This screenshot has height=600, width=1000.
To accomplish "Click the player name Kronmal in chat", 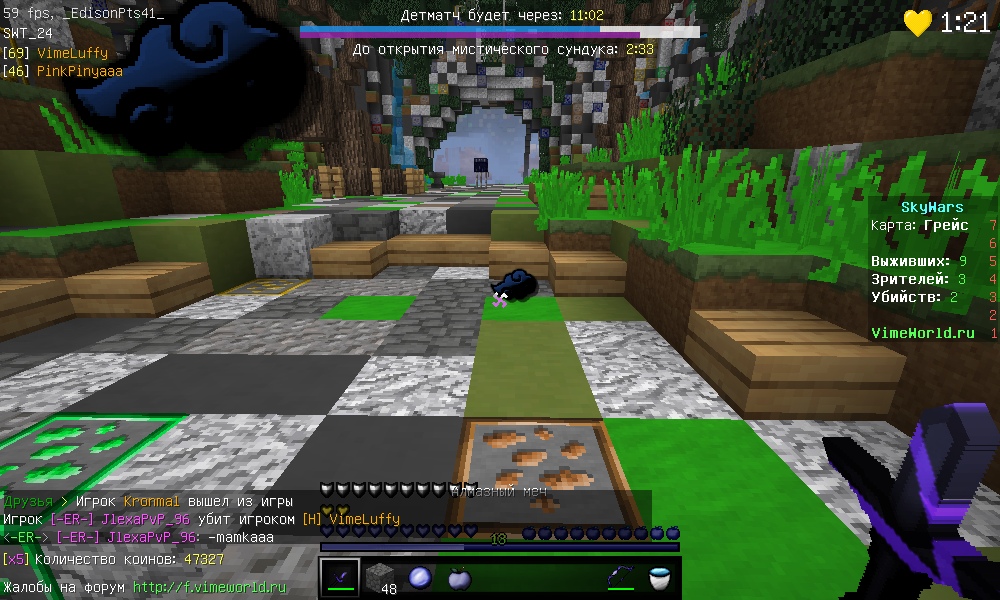I will [x=154, y=501].
